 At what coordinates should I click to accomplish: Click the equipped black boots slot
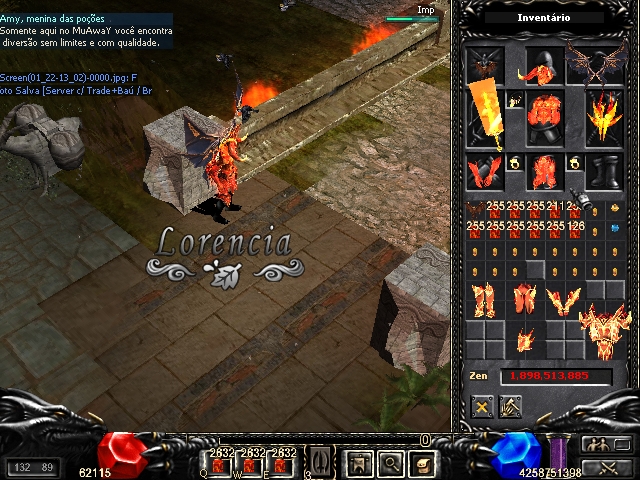tap(603, 168)
